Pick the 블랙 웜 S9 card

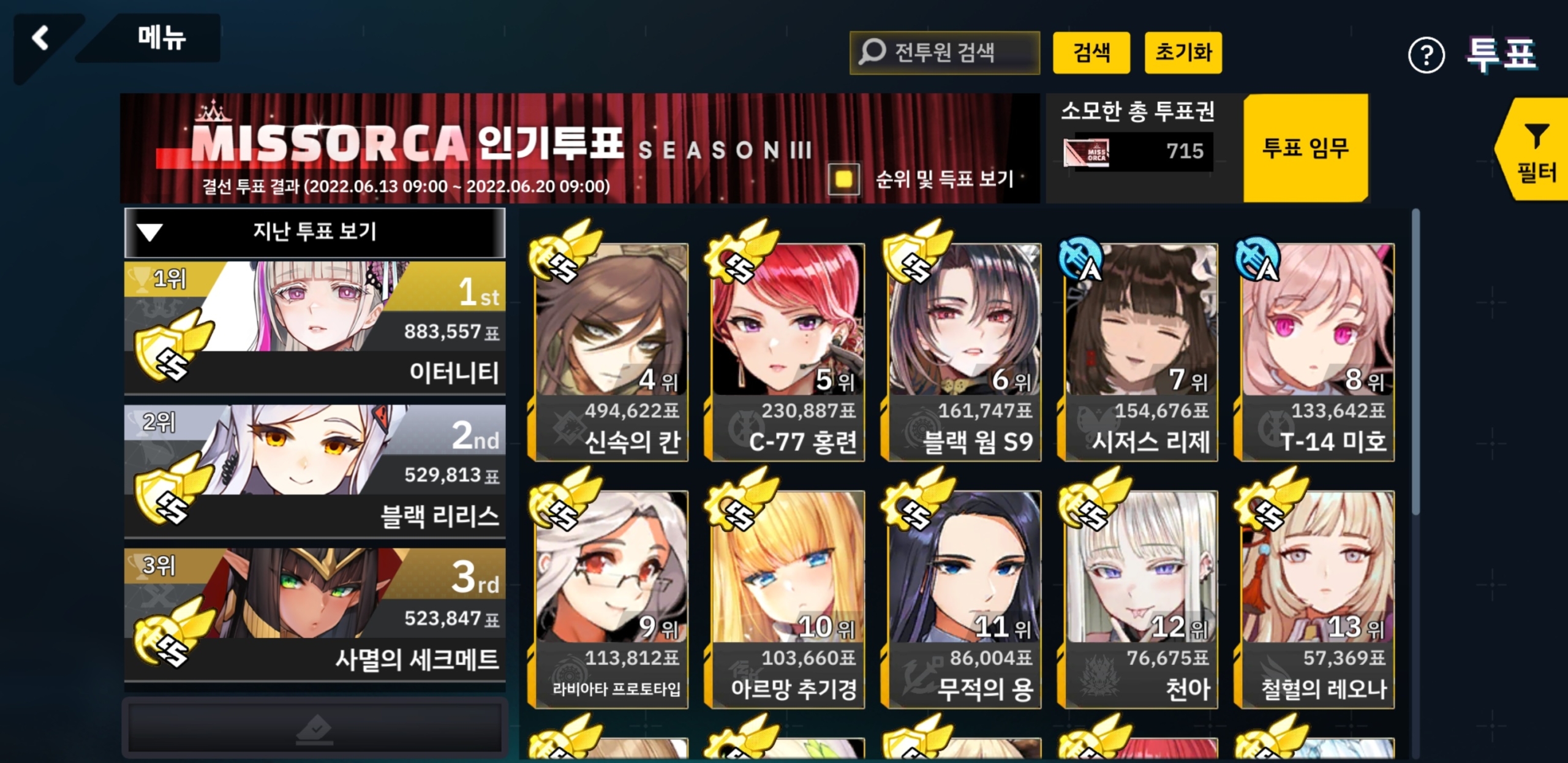tap(963, 352)
